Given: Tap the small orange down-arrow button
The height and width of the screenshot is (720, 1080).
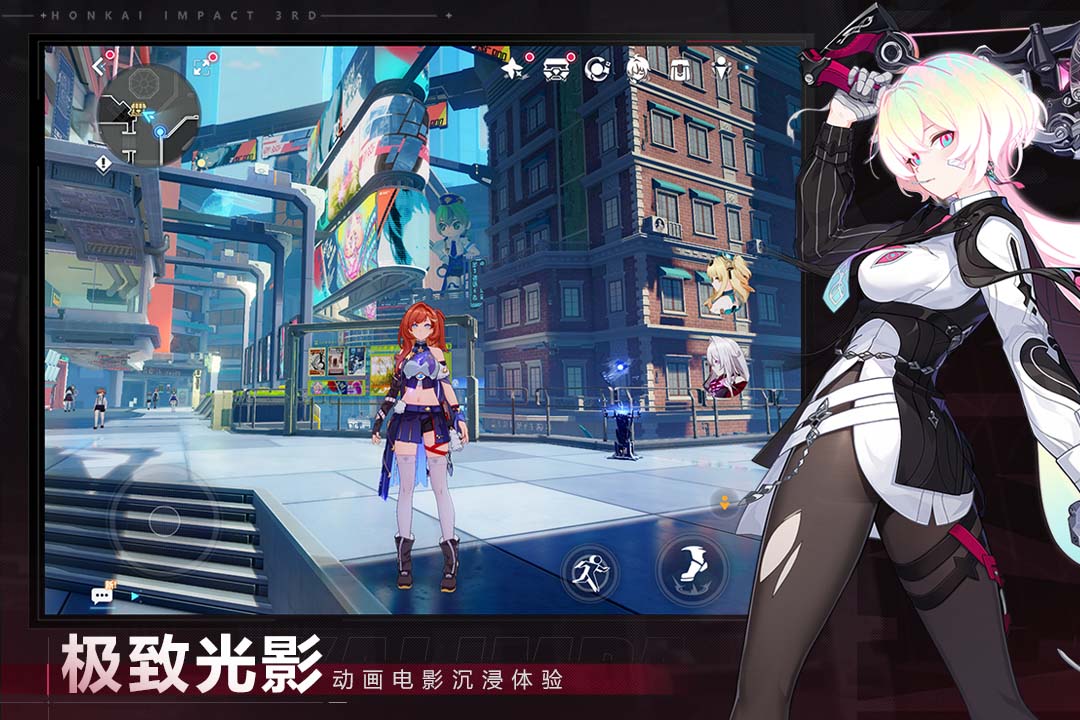Looking at the screenshot, I should coord(724,502).
